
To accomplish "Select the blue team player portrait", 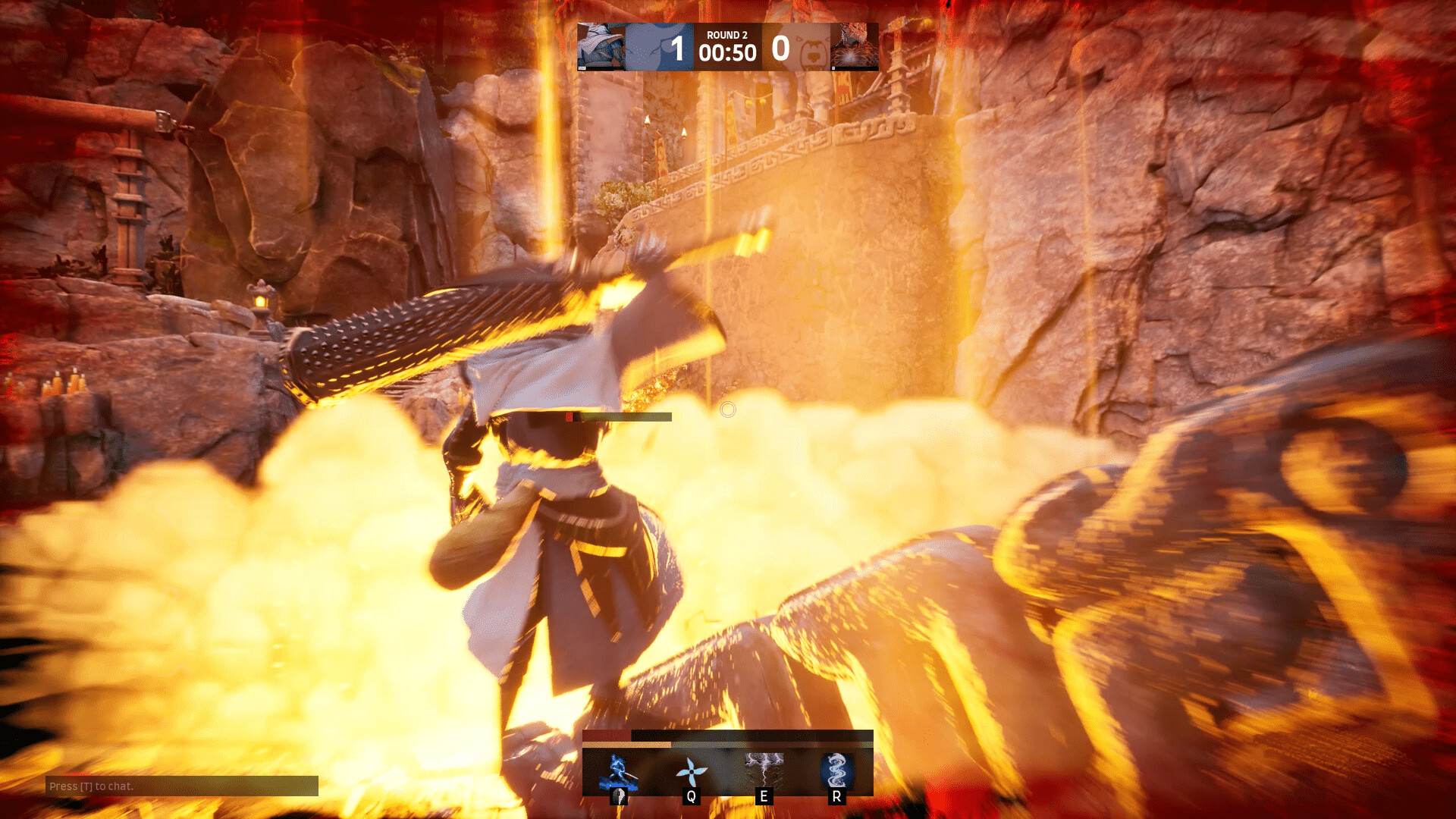I will pyautogui.click(x=601, y=47).
